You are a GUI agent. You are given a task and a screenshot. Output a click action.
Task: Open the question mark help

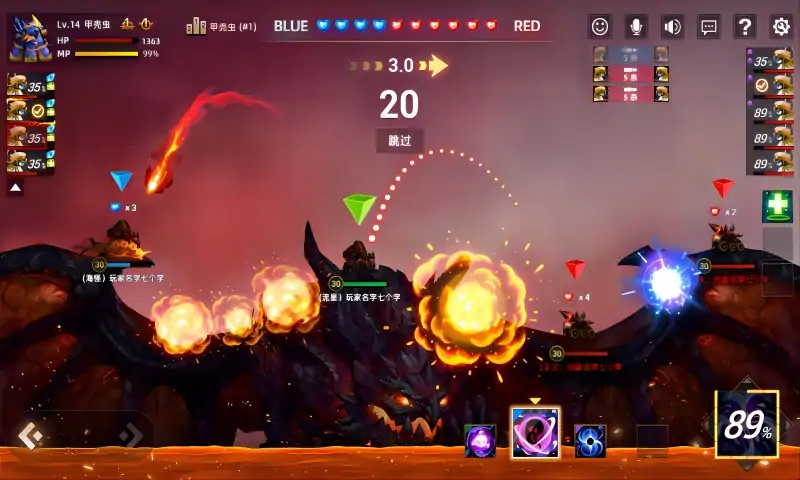pyautogui.click(x=745, y=27)
